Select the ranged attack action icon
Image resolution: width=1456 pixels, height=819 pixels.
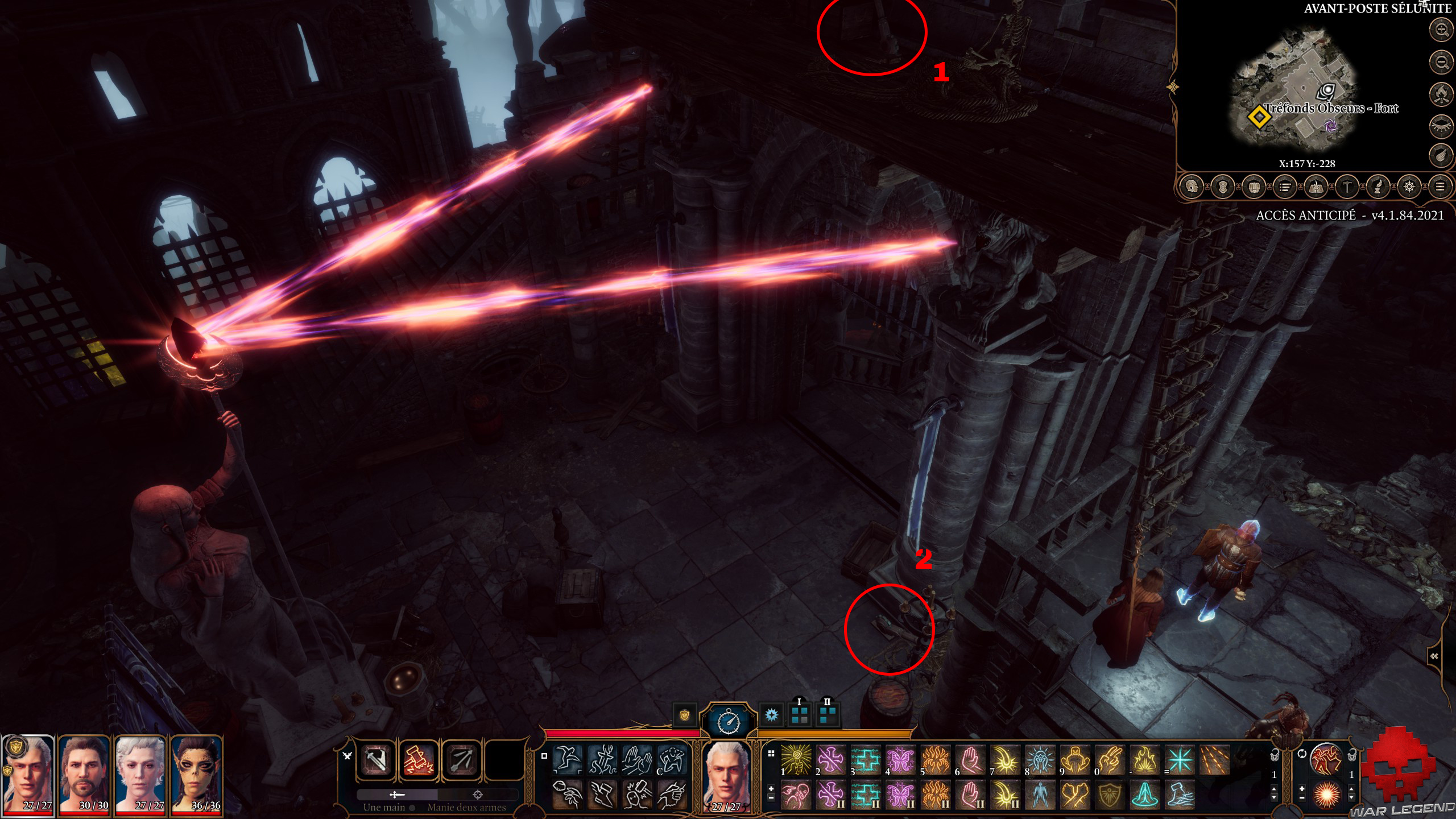(x=461, y=762)
